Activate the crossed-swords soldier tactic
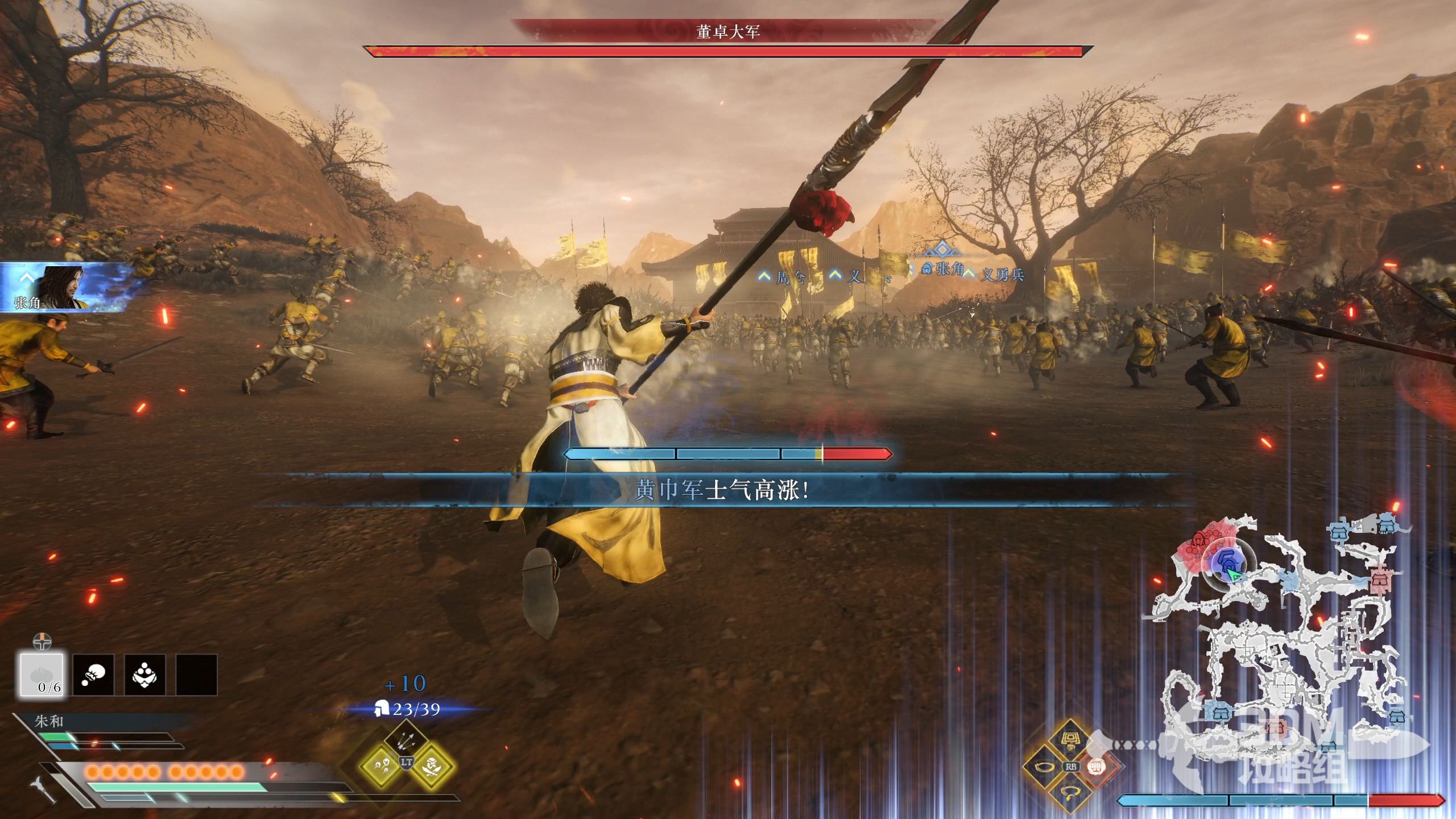 pyautogui.click(x=432, y=766)
